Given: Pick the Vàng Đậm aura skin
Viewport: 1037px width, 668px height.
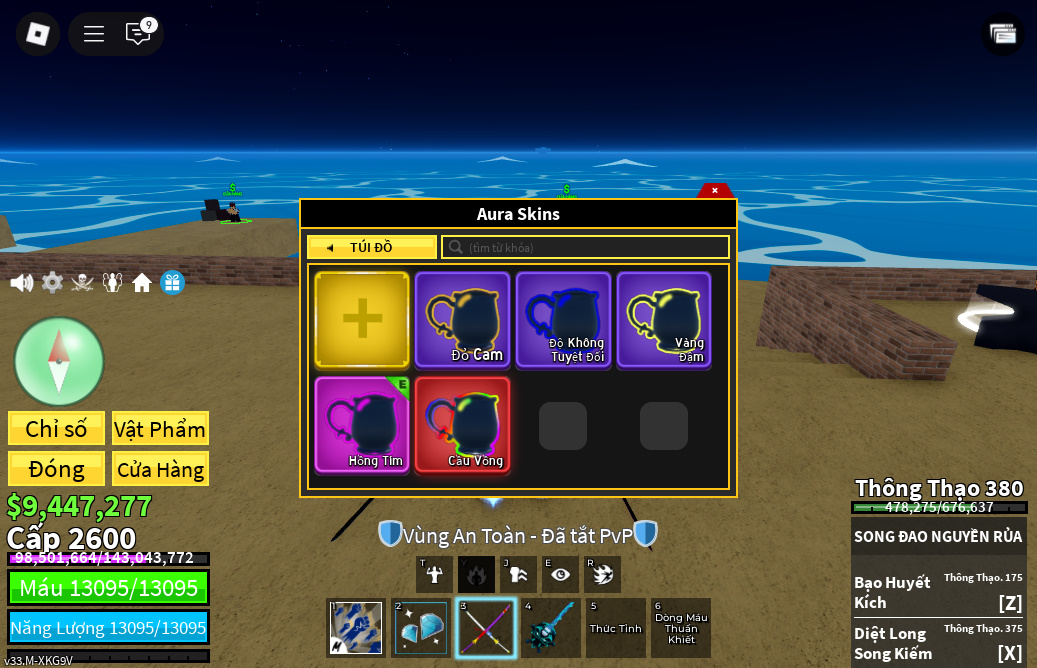Looking at the screenshot, I should point(664,319).
